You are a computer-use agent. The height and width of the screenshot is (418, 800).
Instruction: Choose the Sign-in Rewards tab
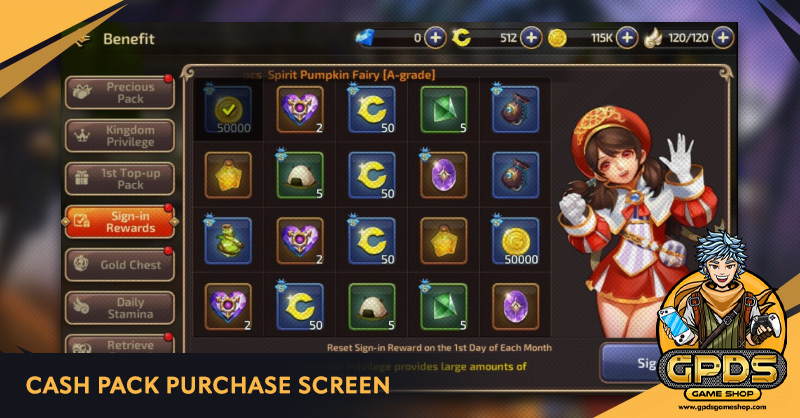tap(119, 222)
